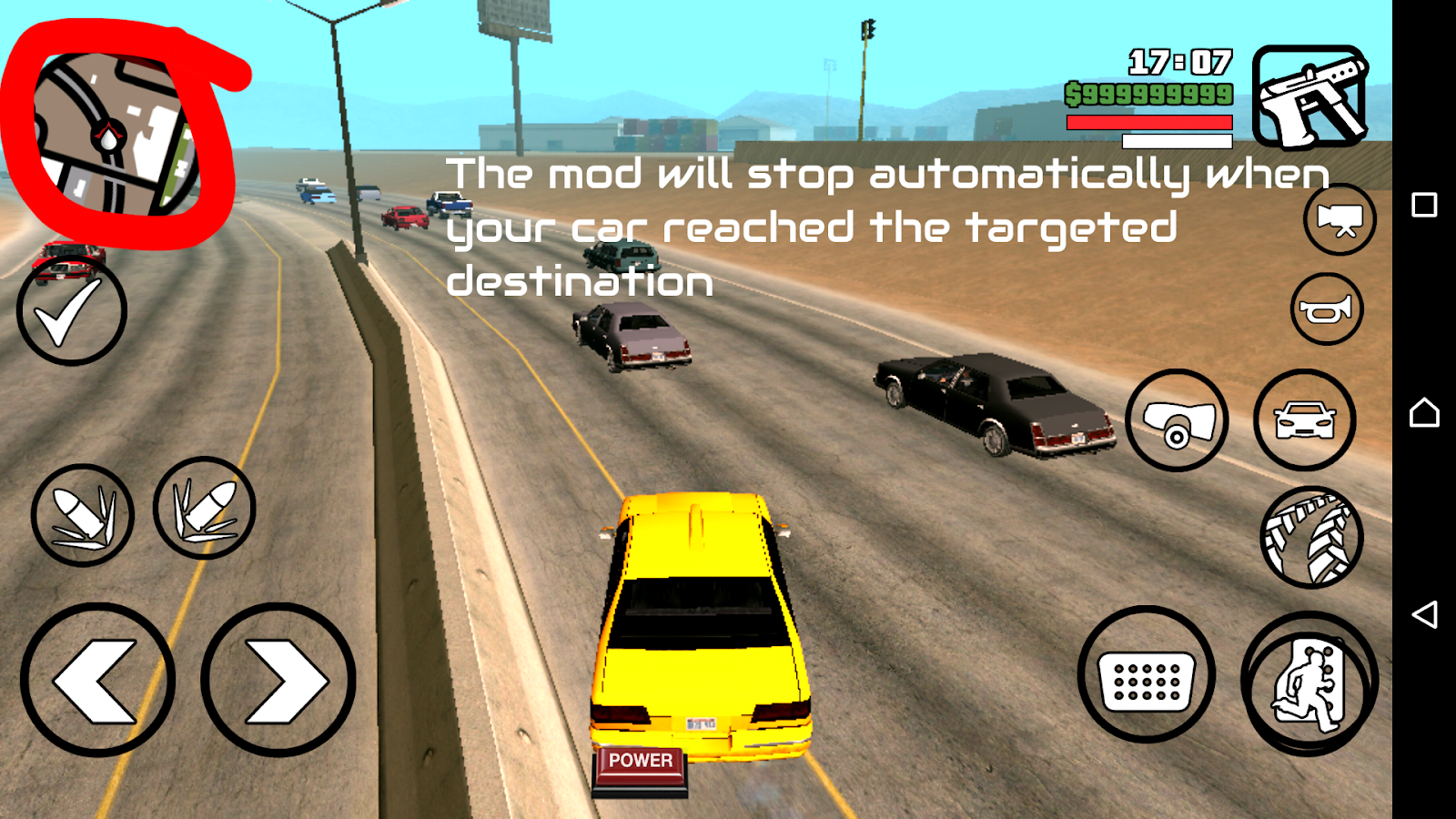
Task: Change camera view with the camera icon
Action: [x=1340, y=219]
